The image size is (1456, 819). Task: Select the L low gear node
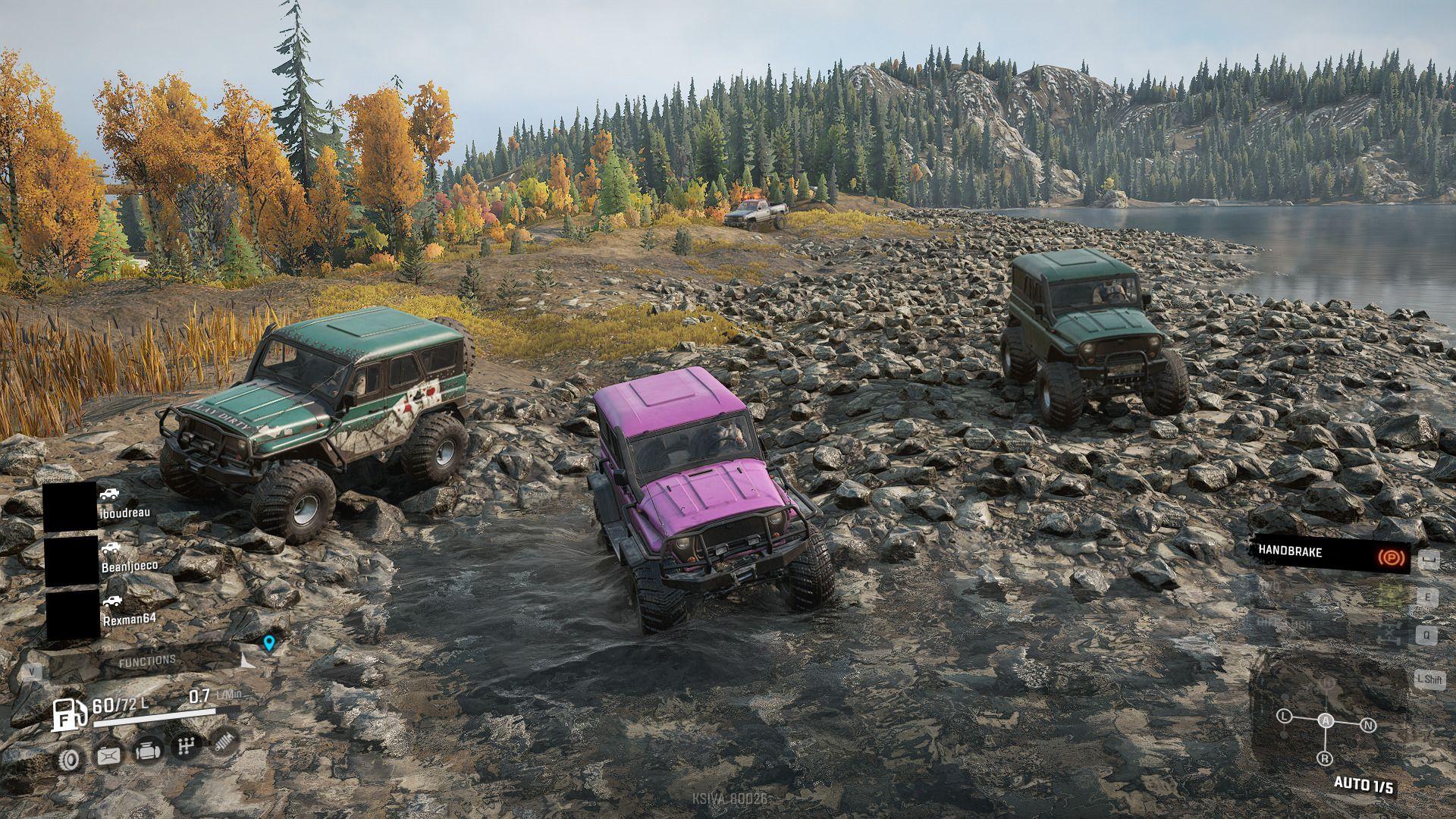point(1284,716)
